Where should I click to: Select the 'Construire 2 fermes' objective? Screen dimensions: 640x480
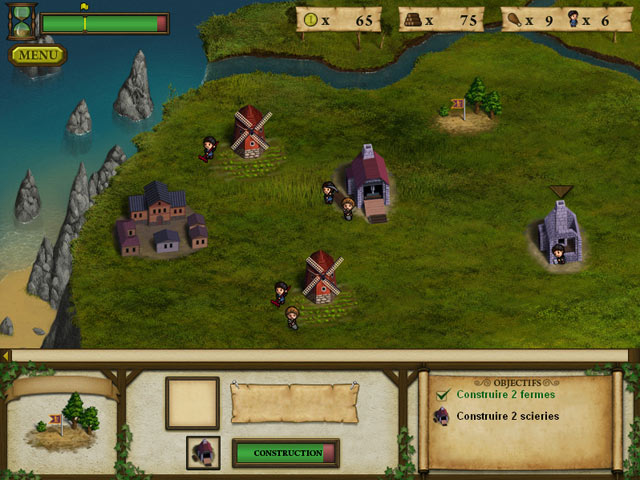[x=505, y=394]
